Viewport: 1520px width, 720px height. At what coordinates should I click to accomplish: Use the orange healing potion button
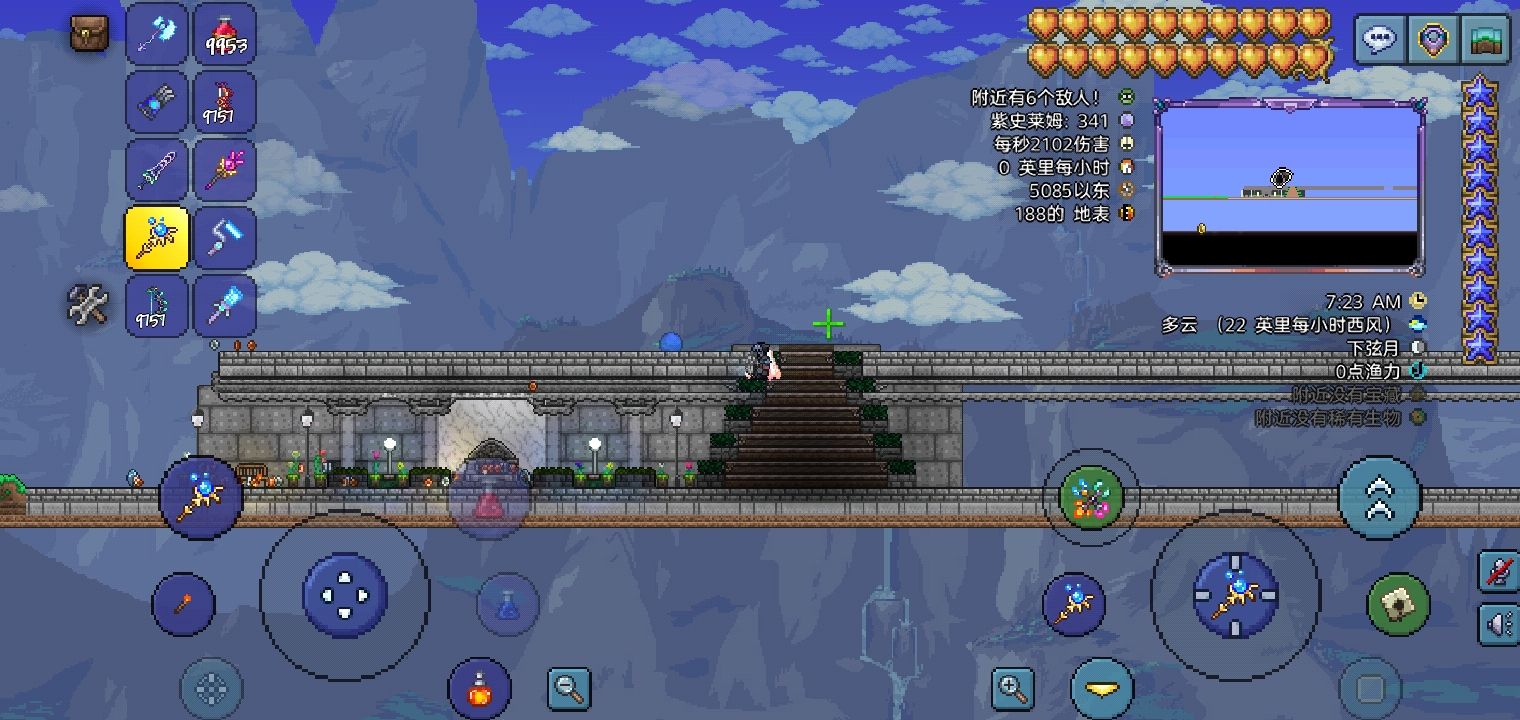pyautogui.click(x=480, y=689)
